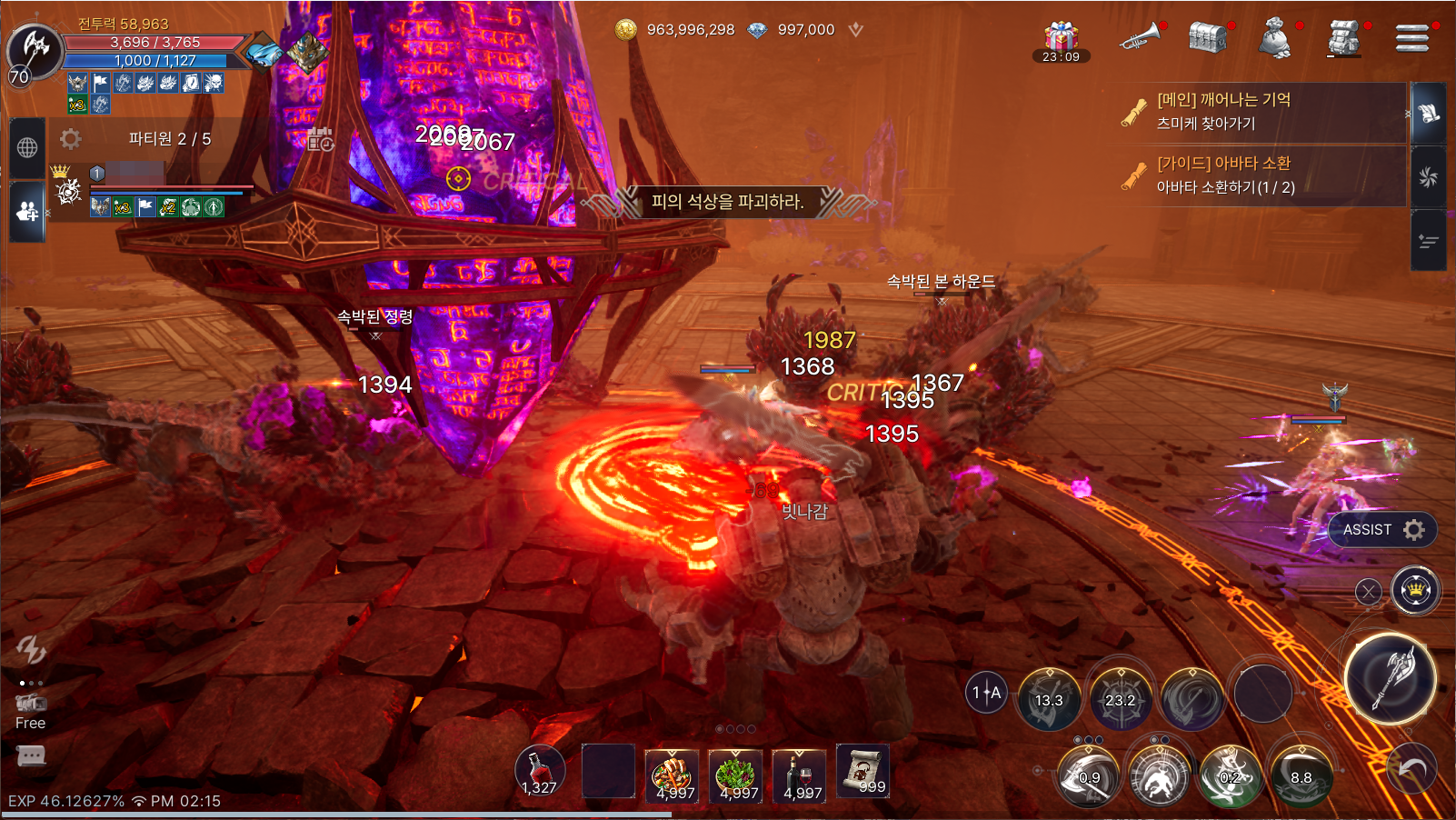Open the treasure chest inventory icon
The width and height of the screenshot is (1456, 820).
[1208, 37]
